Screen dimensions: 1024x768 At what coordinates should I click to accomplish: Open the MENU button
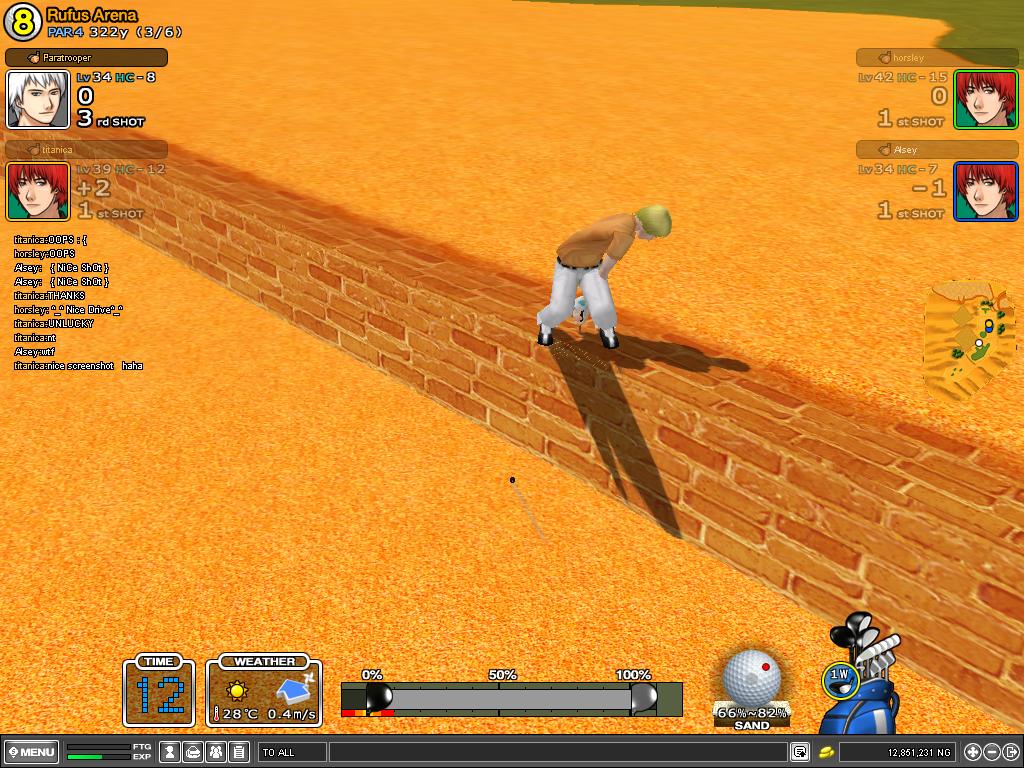31,752
